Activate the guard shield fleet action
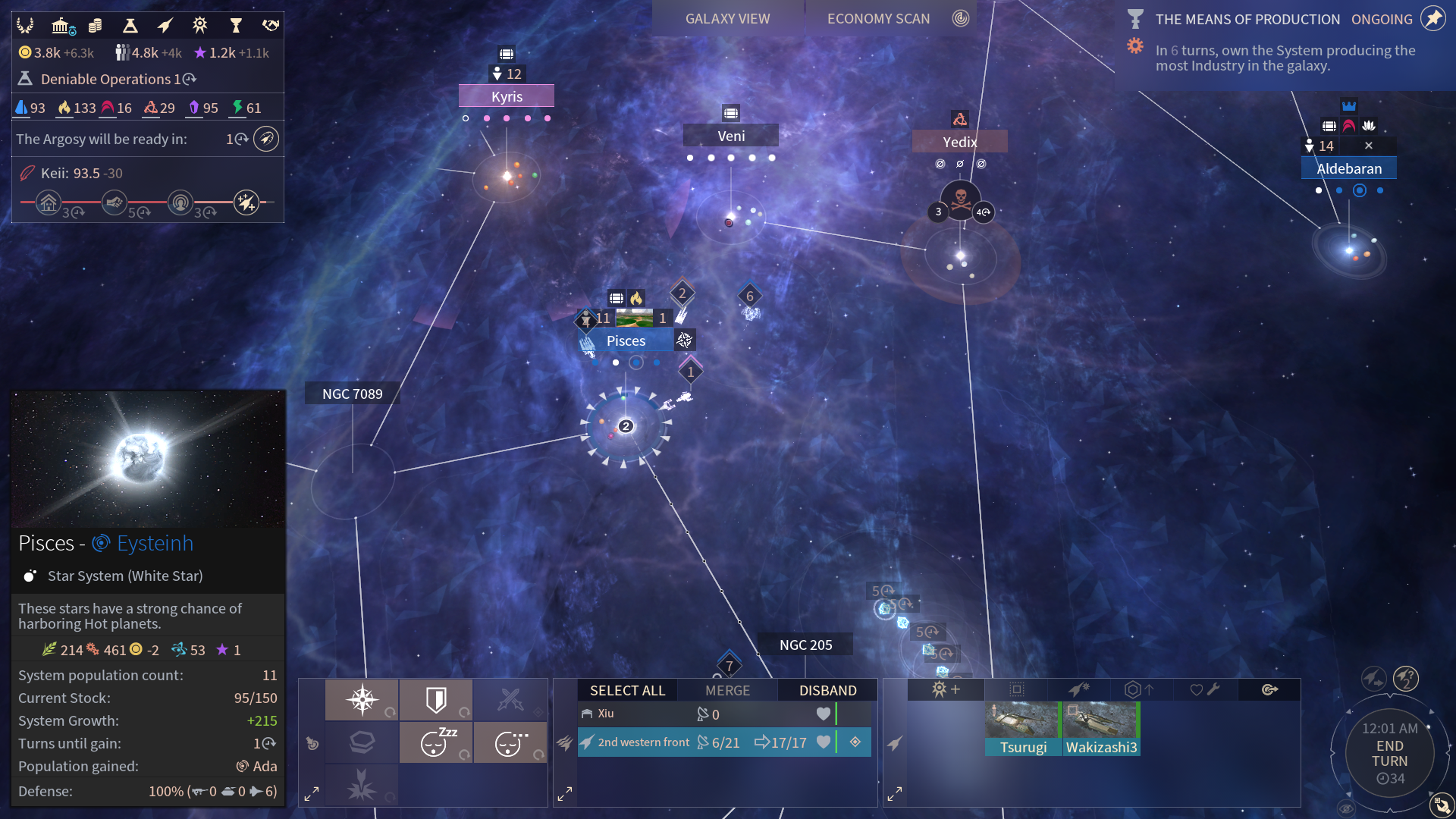 coord(436,699)
